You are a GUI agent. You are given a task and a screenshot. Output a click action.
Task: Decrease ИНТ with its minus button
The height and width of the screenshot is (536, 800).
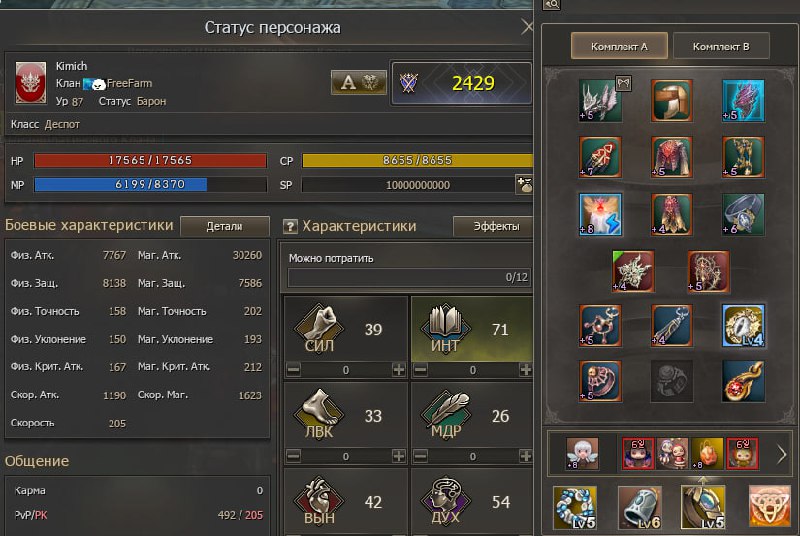420,370
